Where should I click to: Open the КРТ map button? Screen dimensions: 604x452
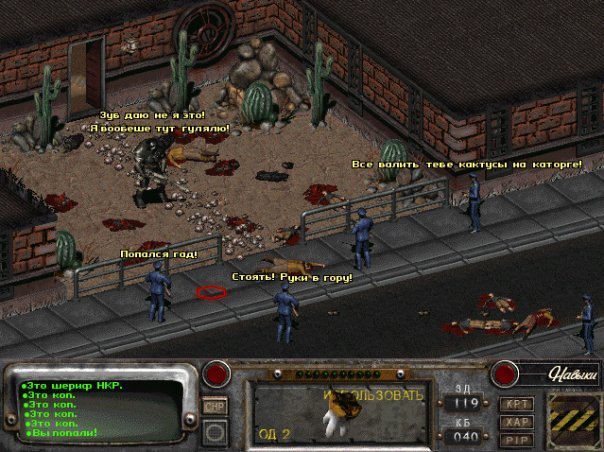pos(516,404)
